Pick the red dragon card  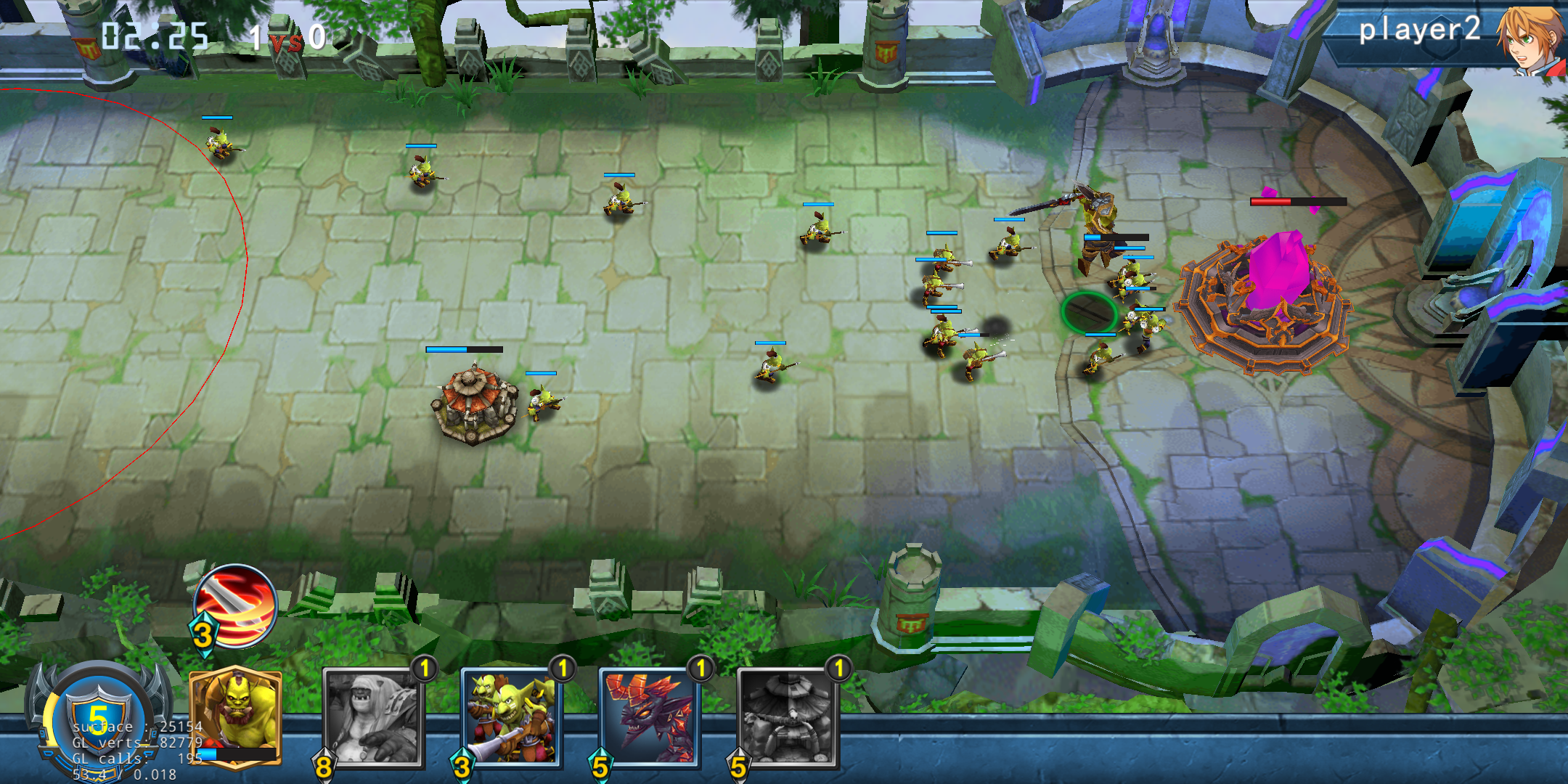click(649, 717)
